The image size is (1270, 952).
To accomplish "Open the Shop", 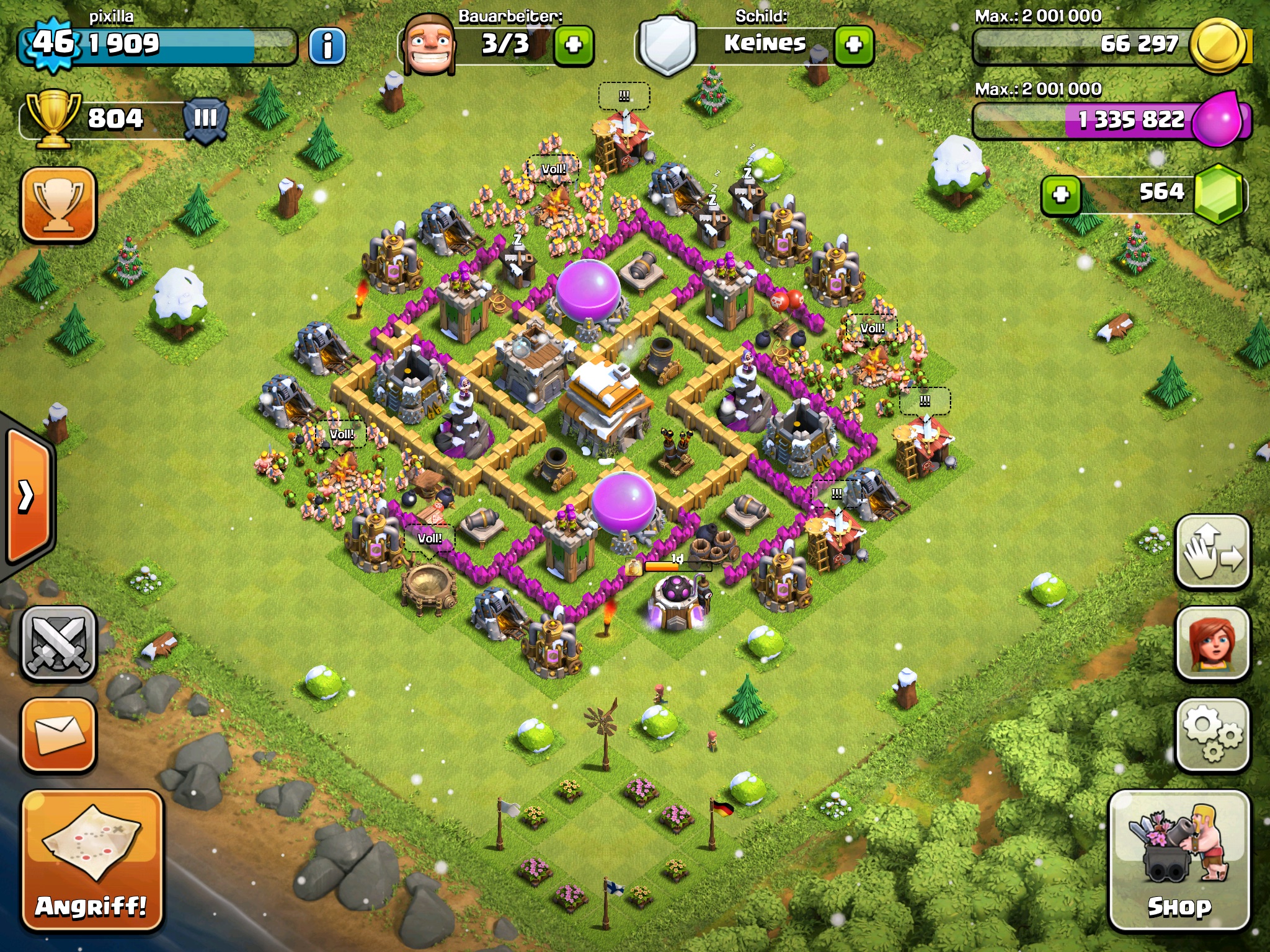I will pyautogui.click(x=1179, y=860).
